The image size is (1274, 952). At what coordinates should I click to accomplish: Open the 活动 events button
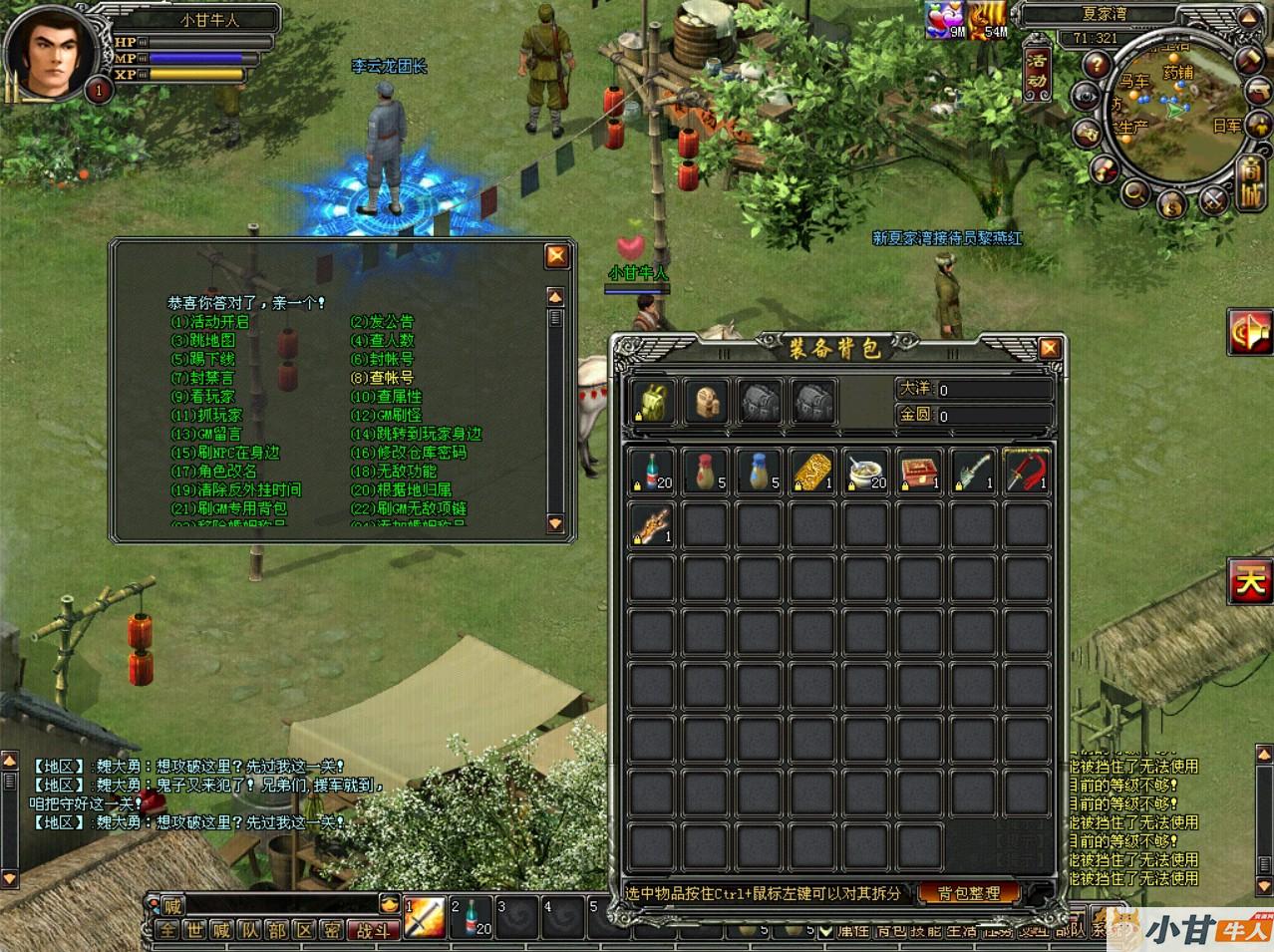click(x=1038, y=69)
